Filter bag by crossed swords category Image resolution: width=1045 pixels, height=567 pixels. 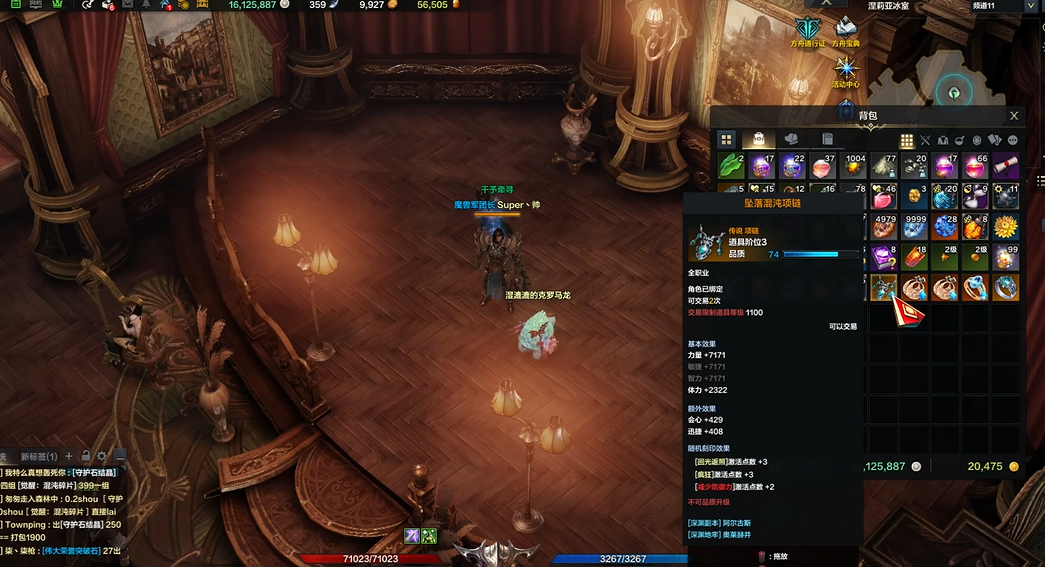click(925, 141)
